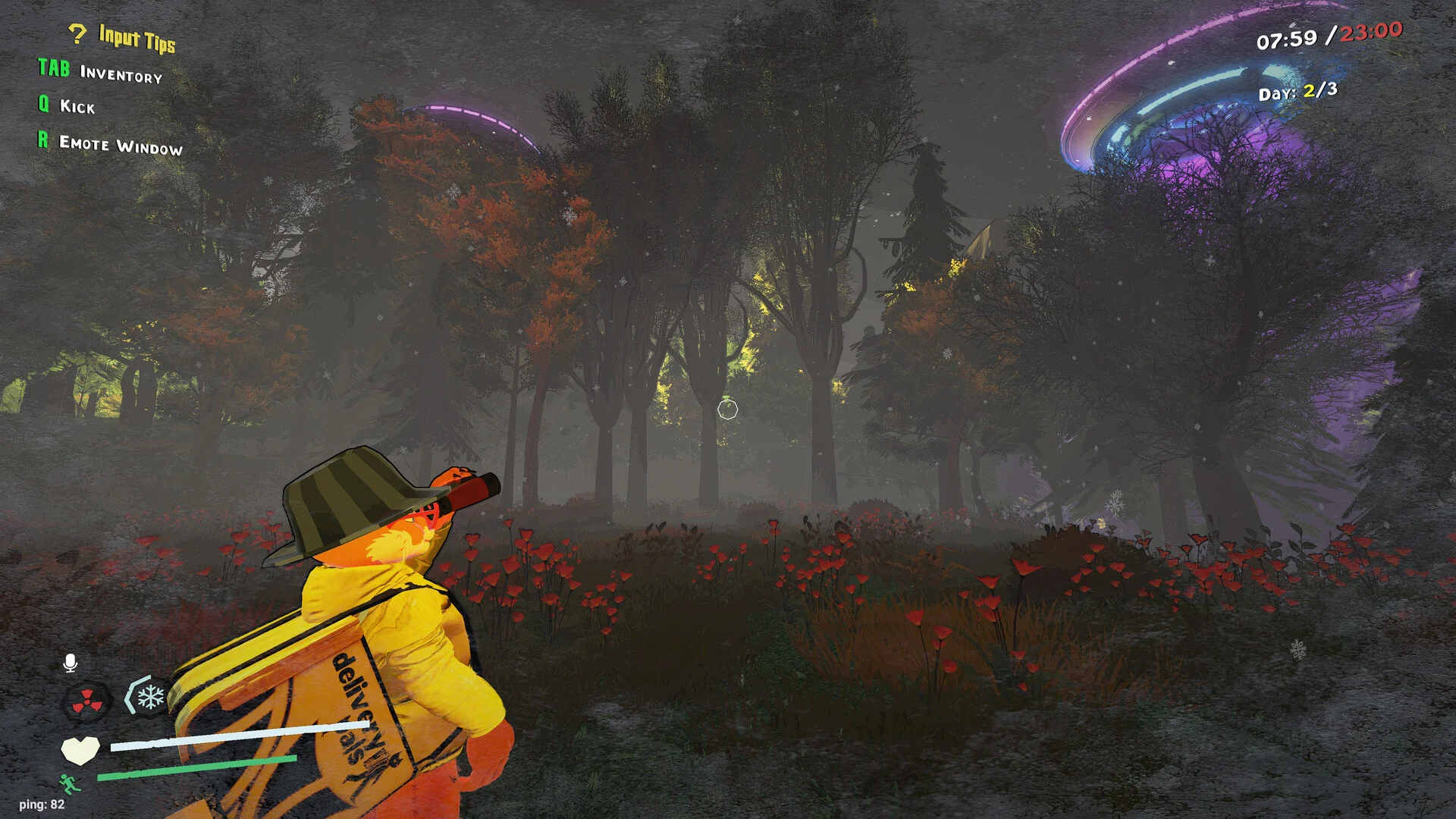The width and height of the screenshot is (1456, 819).
Task: Open the Input Tips question mark
Action: 77,33
